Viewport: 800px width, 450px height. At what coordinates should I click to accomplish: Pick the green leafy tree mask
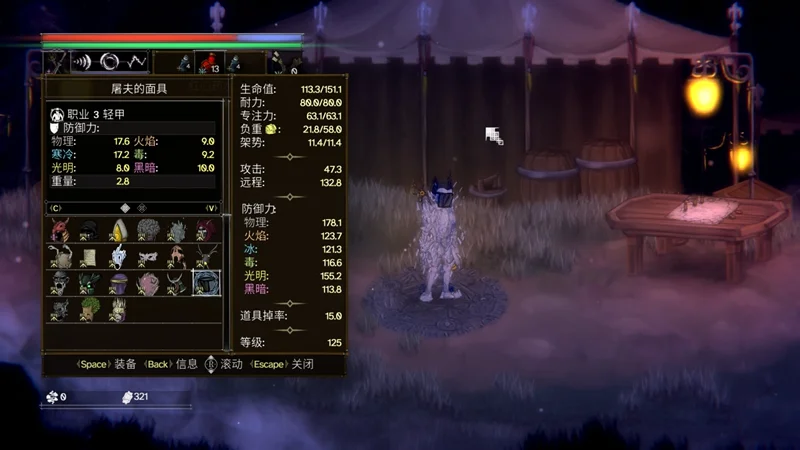(x=89, y=308)
